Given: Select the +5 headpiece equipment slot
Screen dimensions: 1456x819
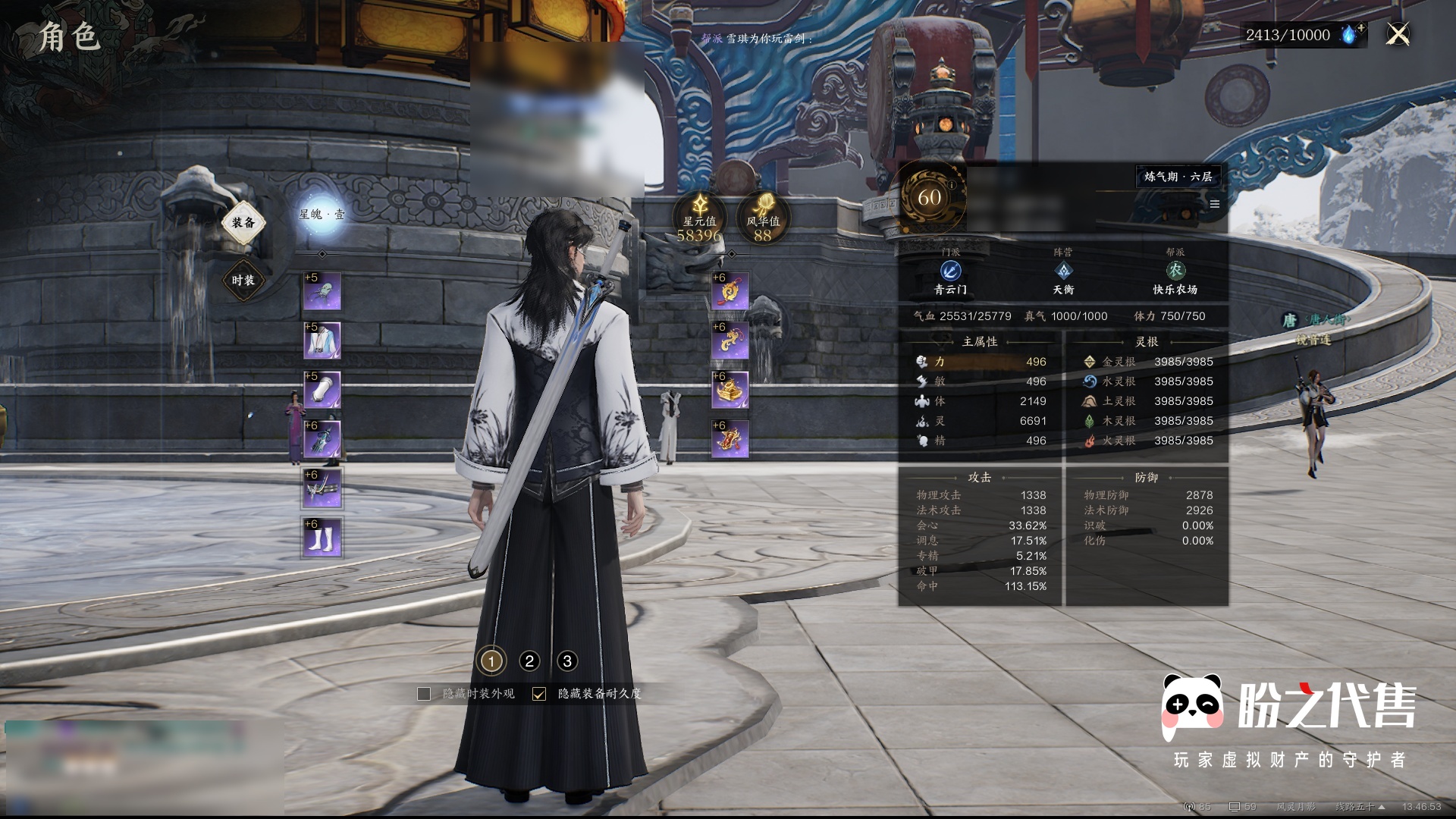Looking at the screenshot, I should [x=322, y=292].
